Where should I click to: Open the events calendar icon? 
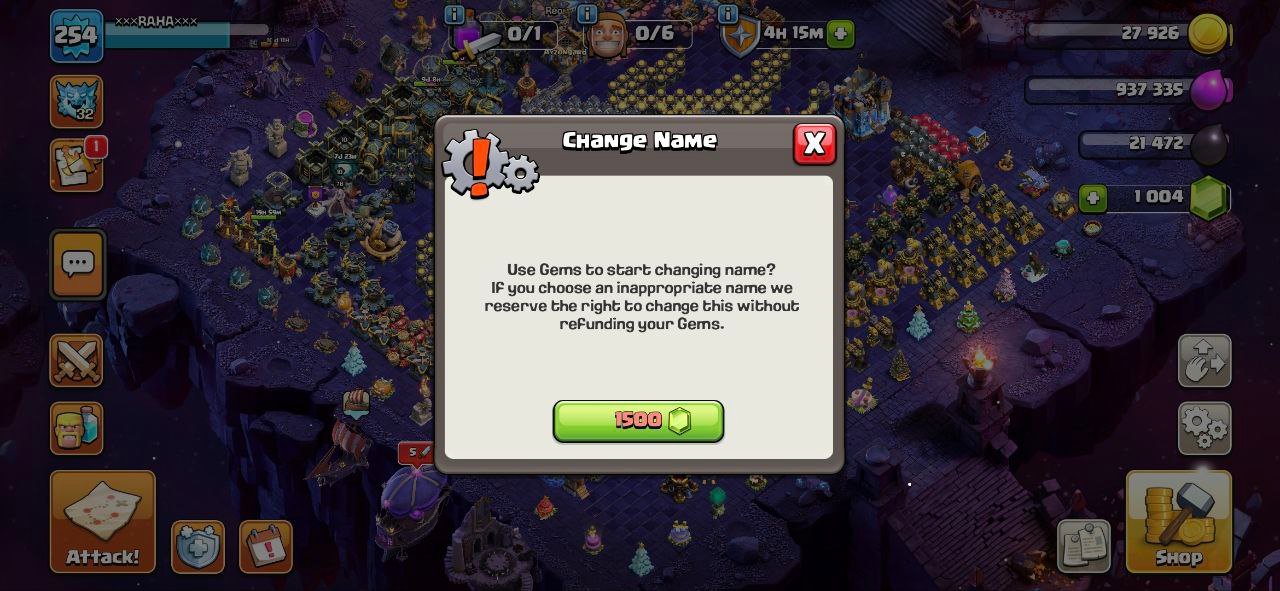click(266, 547)
